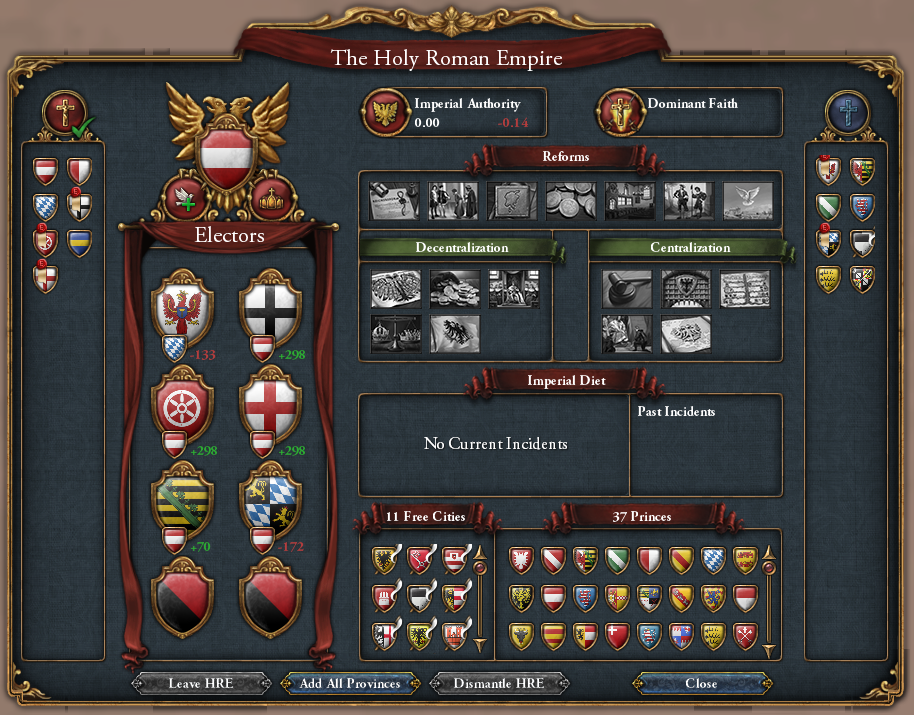Click the Catholic cross icon with checkmark
914x715 pixels.
pos(63,112)
